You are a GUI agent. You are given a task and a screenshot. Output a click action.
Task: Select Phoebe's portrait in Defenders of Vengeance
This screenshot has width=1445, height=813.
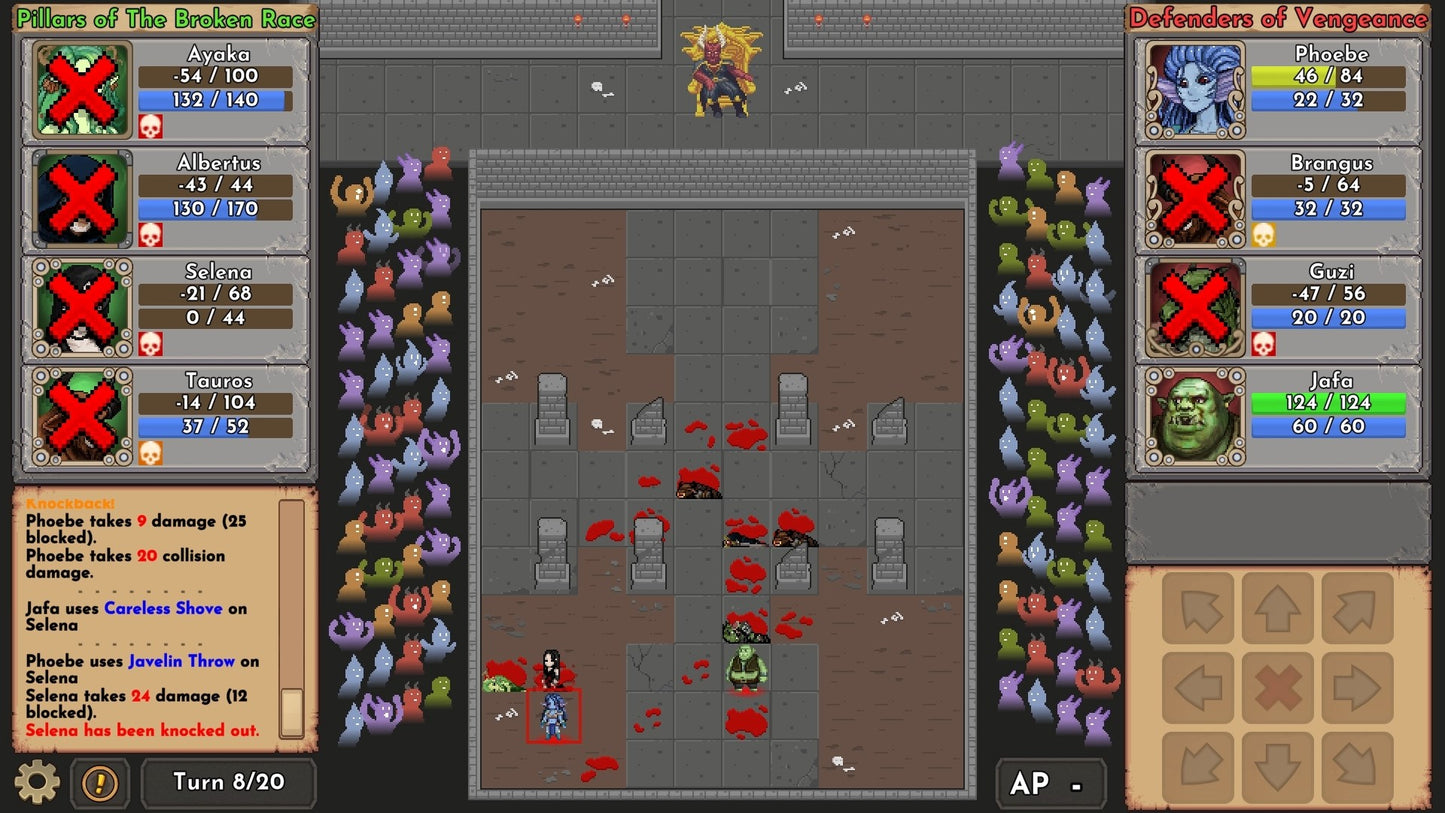point(1195,88)
